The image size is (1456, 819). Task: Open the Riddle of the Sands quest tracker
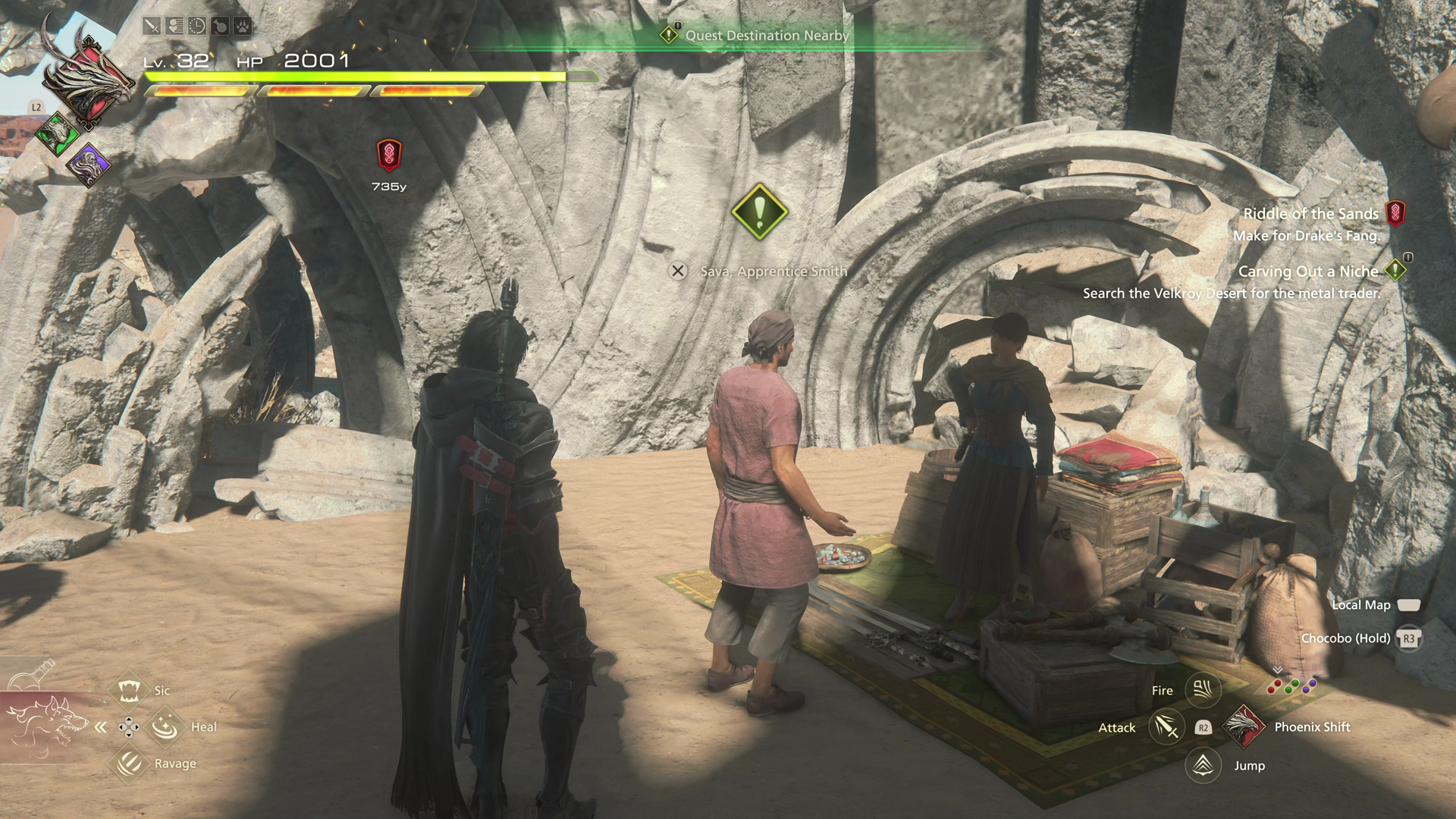(1310, 214)
